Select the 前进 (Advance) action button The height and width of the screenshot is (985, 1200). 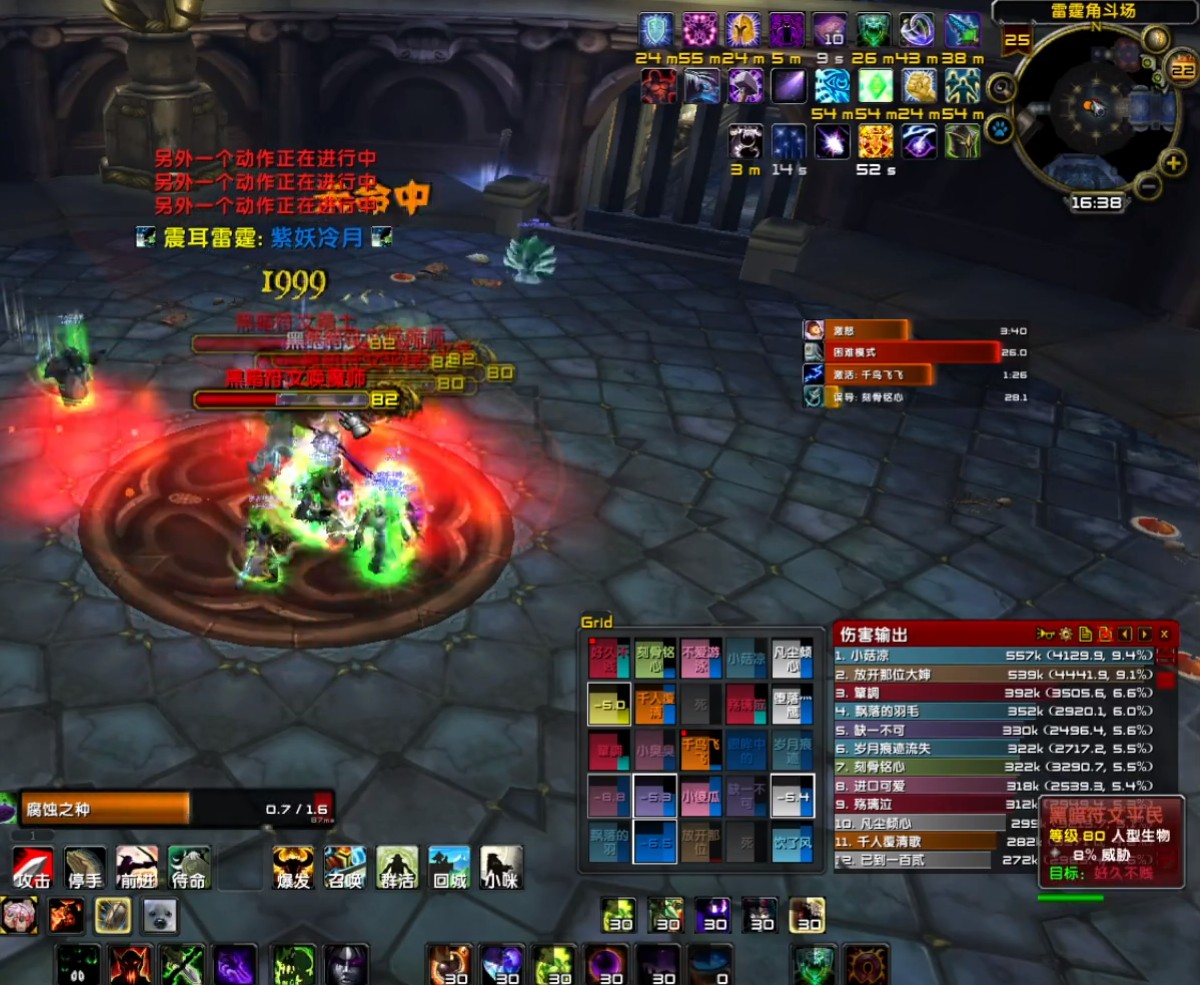137,866
